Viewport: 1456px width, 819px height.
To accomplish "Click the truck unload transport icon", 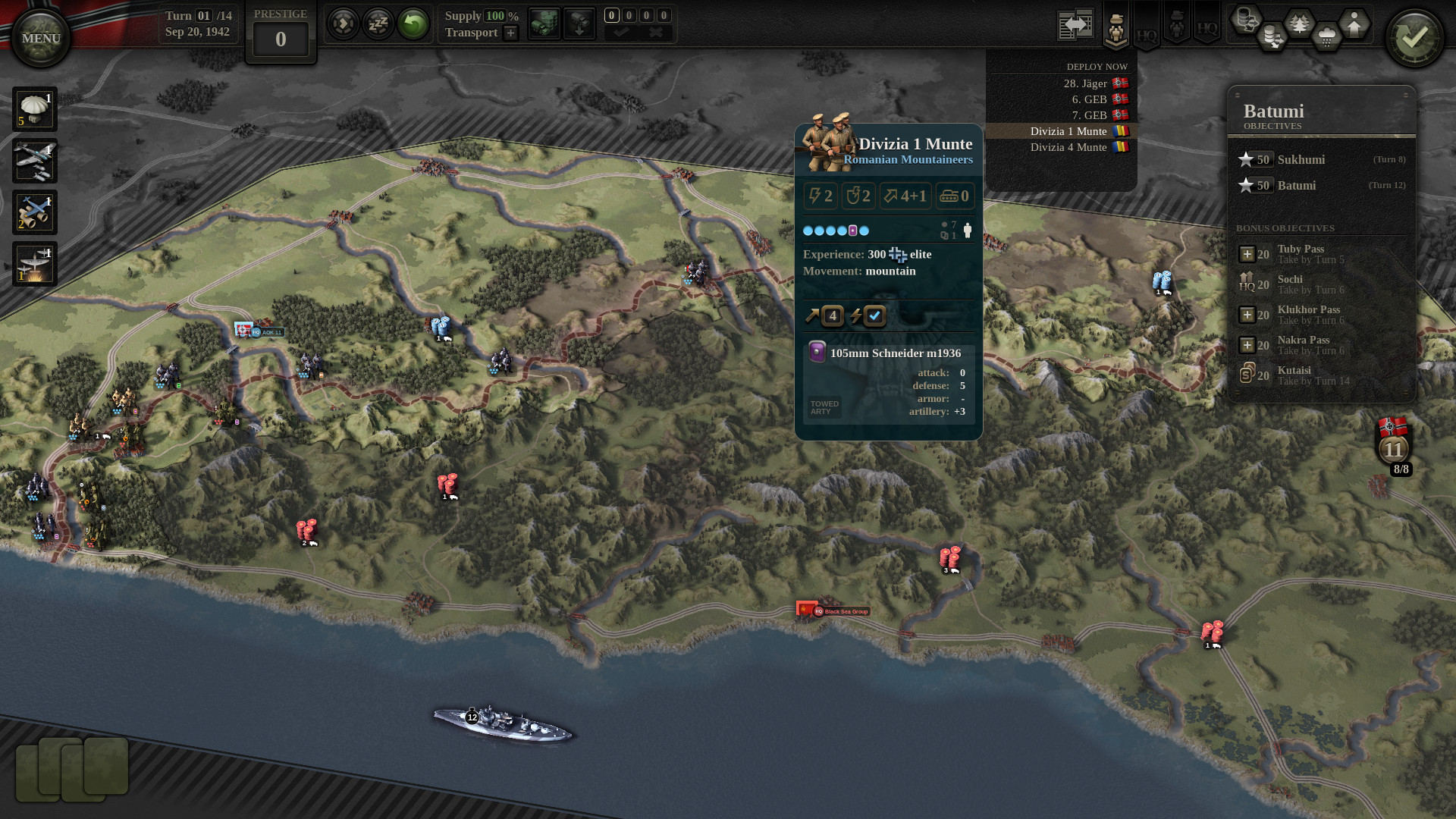I will point(579,24).
